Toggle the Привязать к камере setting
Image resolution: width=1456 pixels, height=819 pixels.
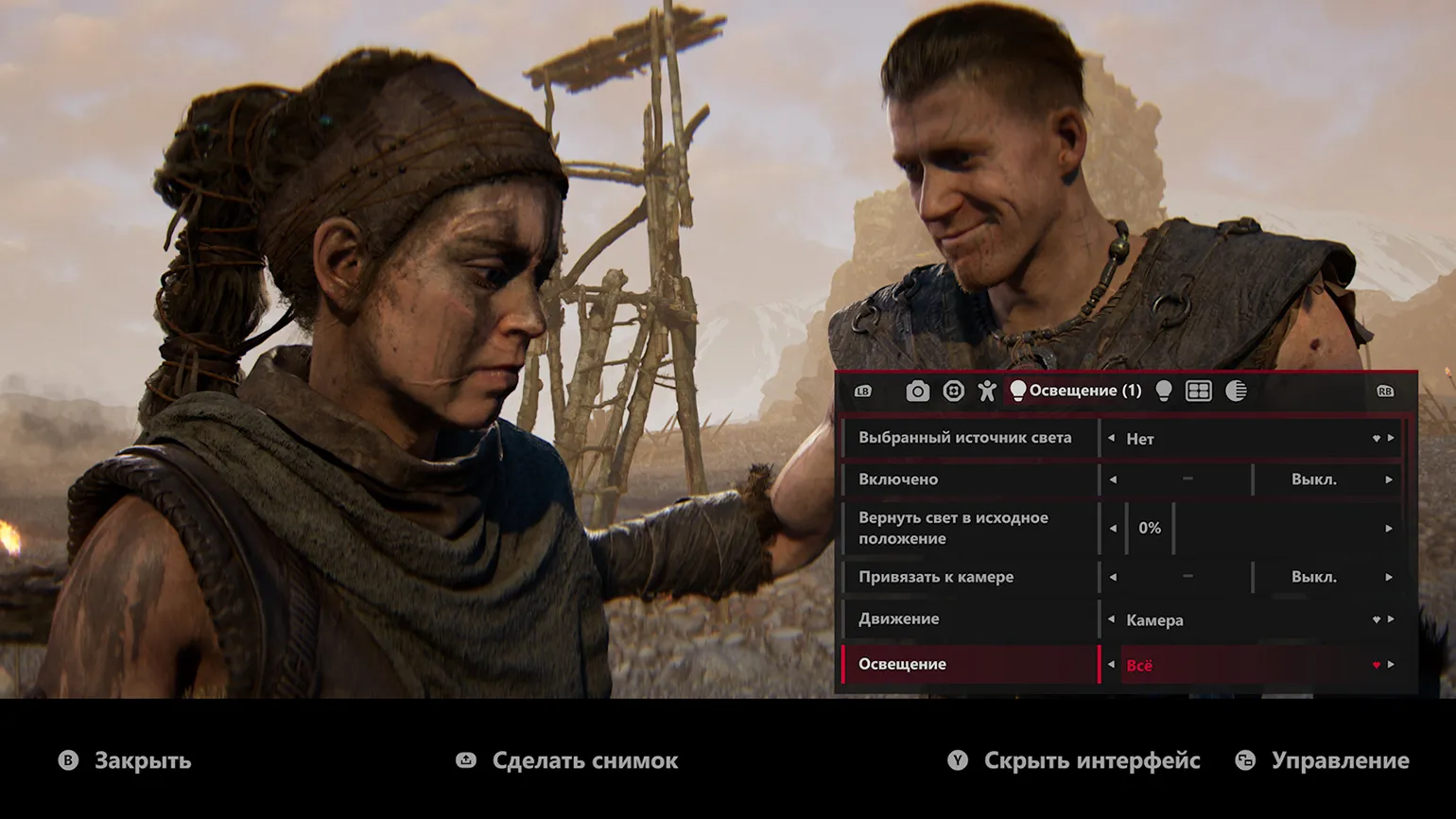1313,577
